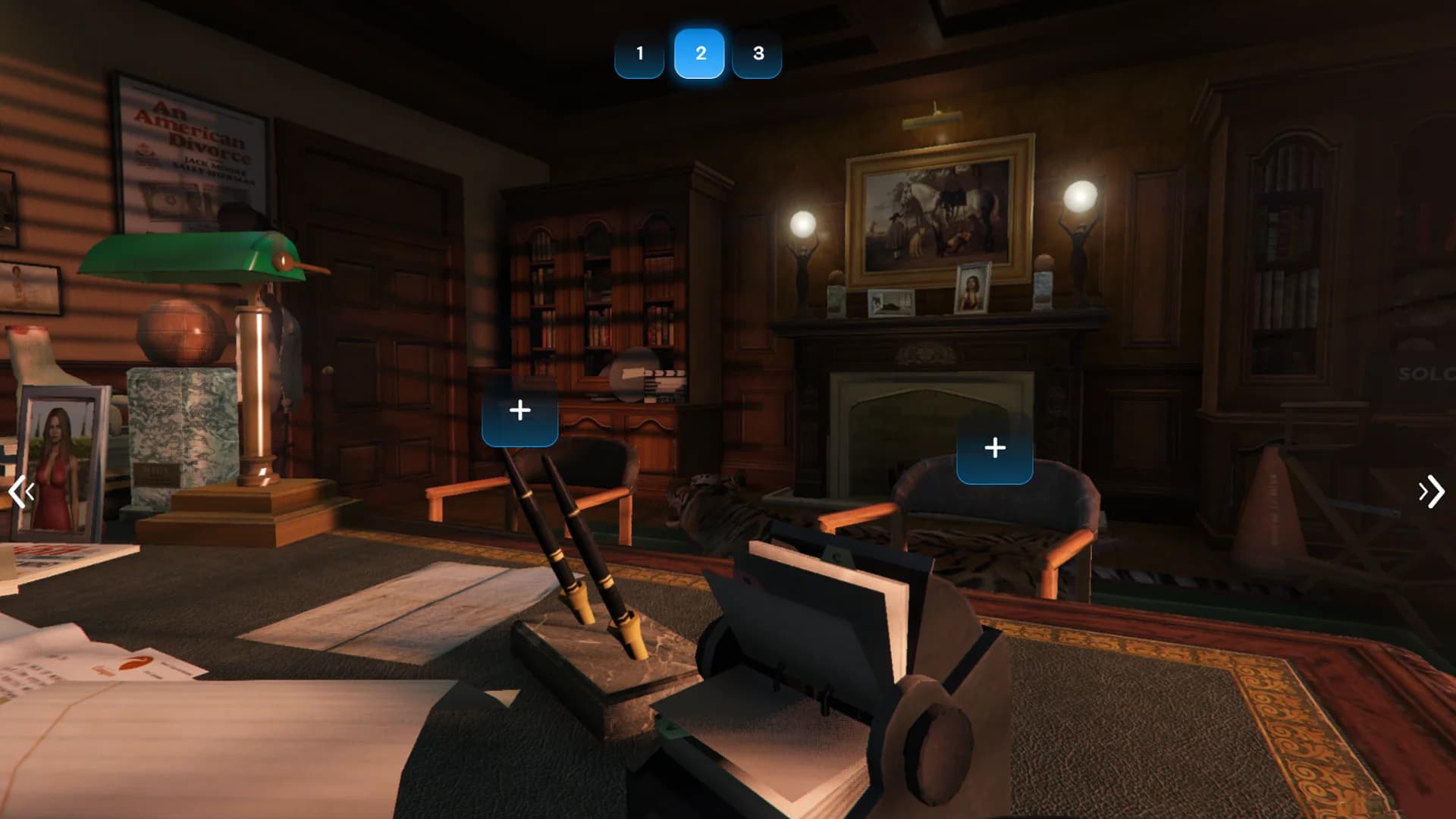Switch to view number 3
The height and width of the screenshot is (819, 1456).
[x=758, y=54]
